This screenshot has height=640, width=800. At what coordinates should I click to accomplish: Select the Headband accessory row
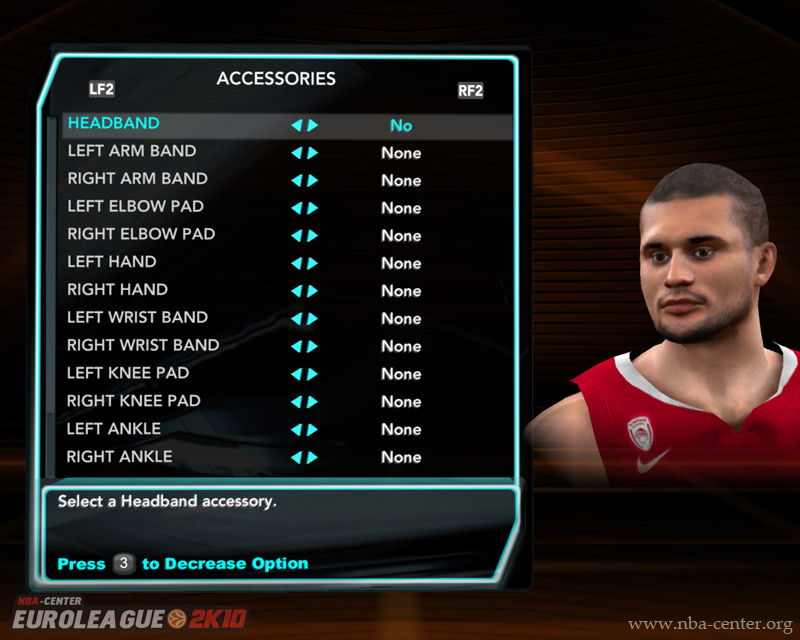[114, 124]
